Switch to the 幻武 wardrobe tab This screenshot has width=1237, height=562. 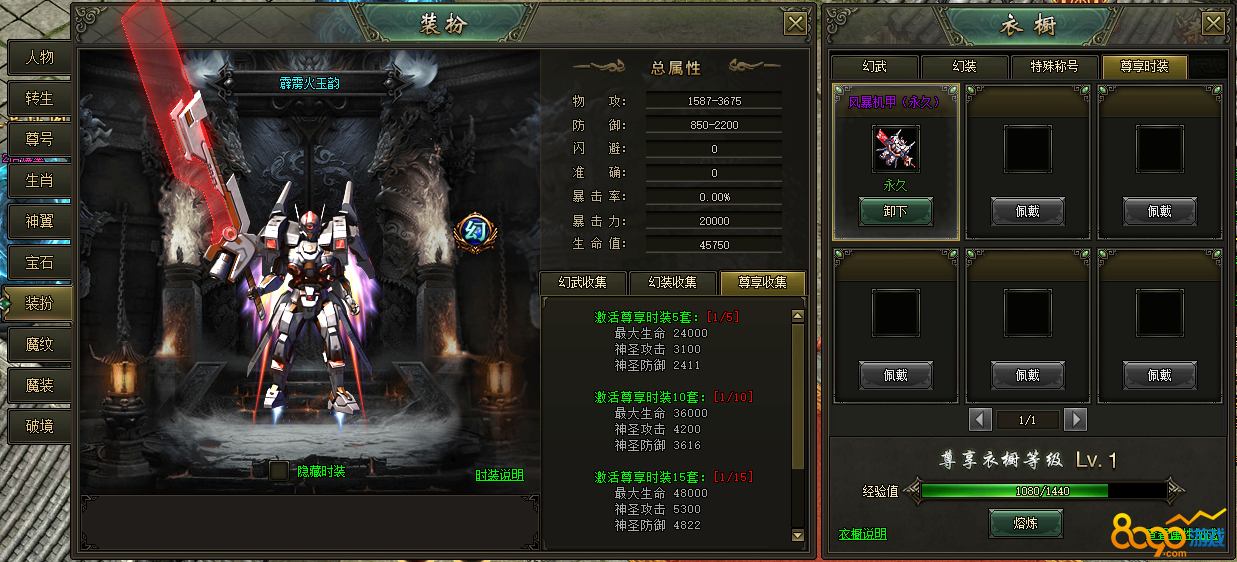(x=874, y=67)
